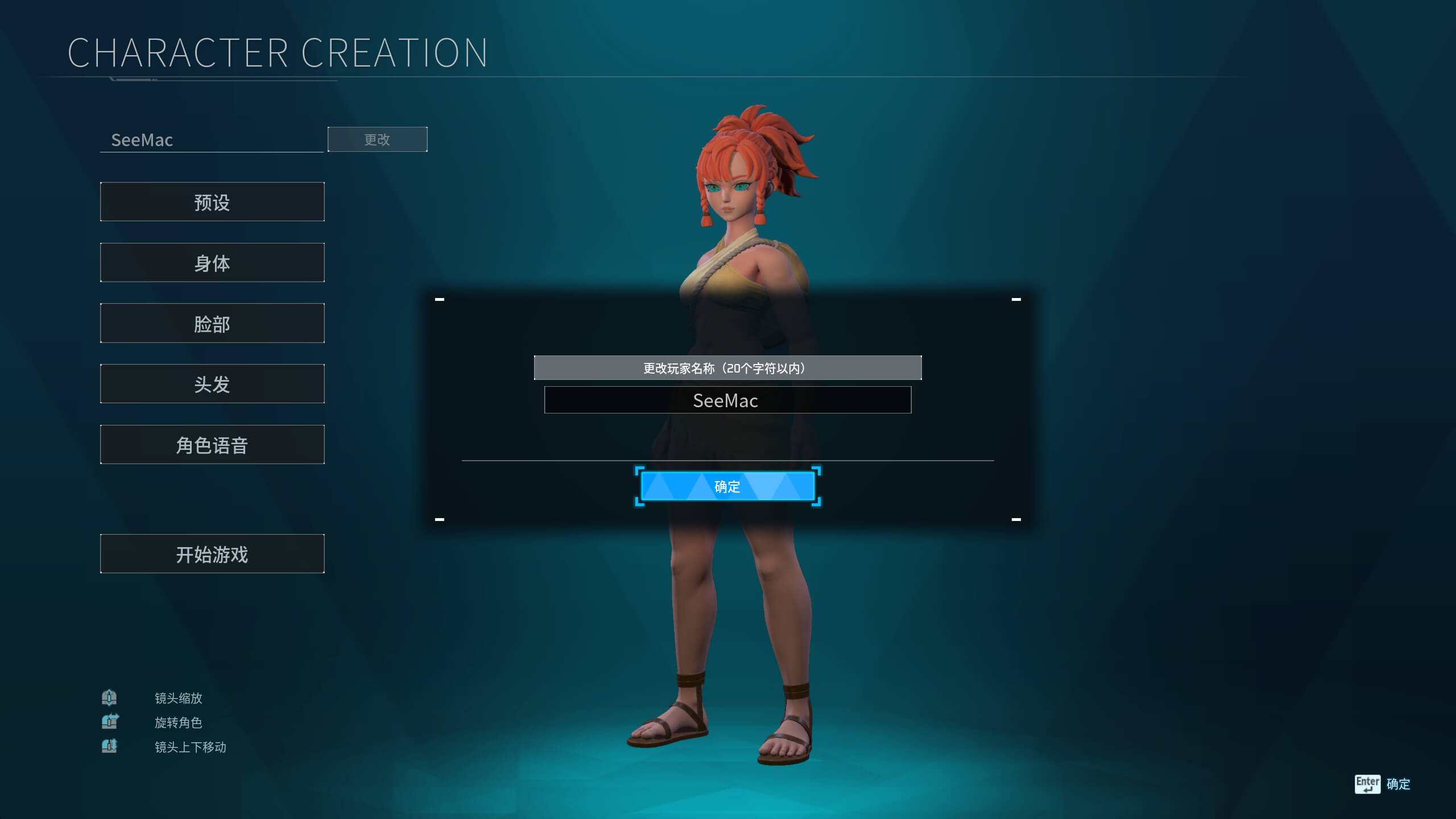
Task: Click the 更改 rename button
Action: [x=377, y=139]
